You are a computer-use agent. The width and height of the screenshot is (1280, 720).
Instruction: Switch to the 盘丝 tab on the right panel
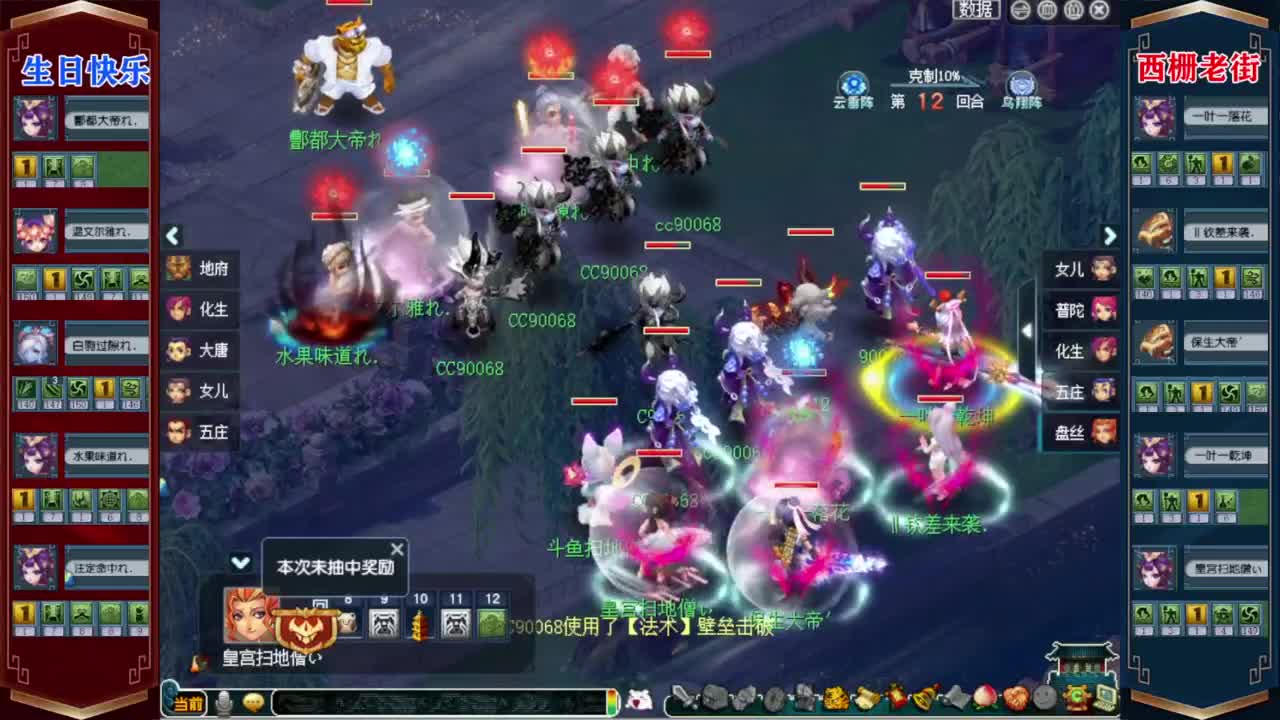point(1080,432)
